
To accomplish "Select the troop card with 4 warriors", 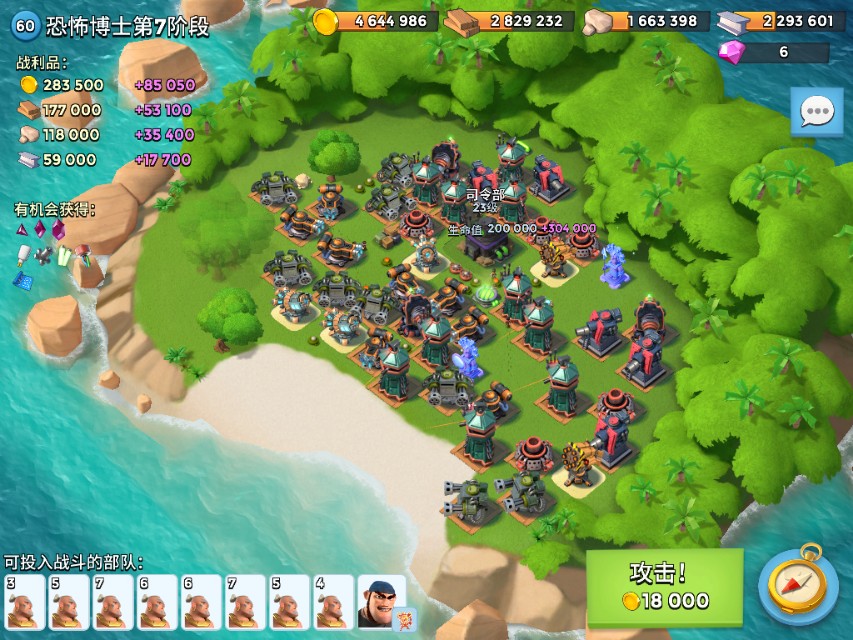I will click(x=332, y=601).
